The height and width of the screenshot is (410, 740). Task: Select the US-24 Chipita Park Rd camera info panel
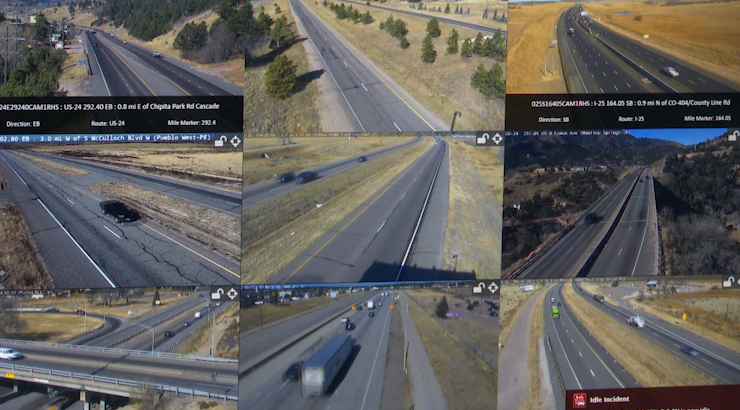coord(121,113)
